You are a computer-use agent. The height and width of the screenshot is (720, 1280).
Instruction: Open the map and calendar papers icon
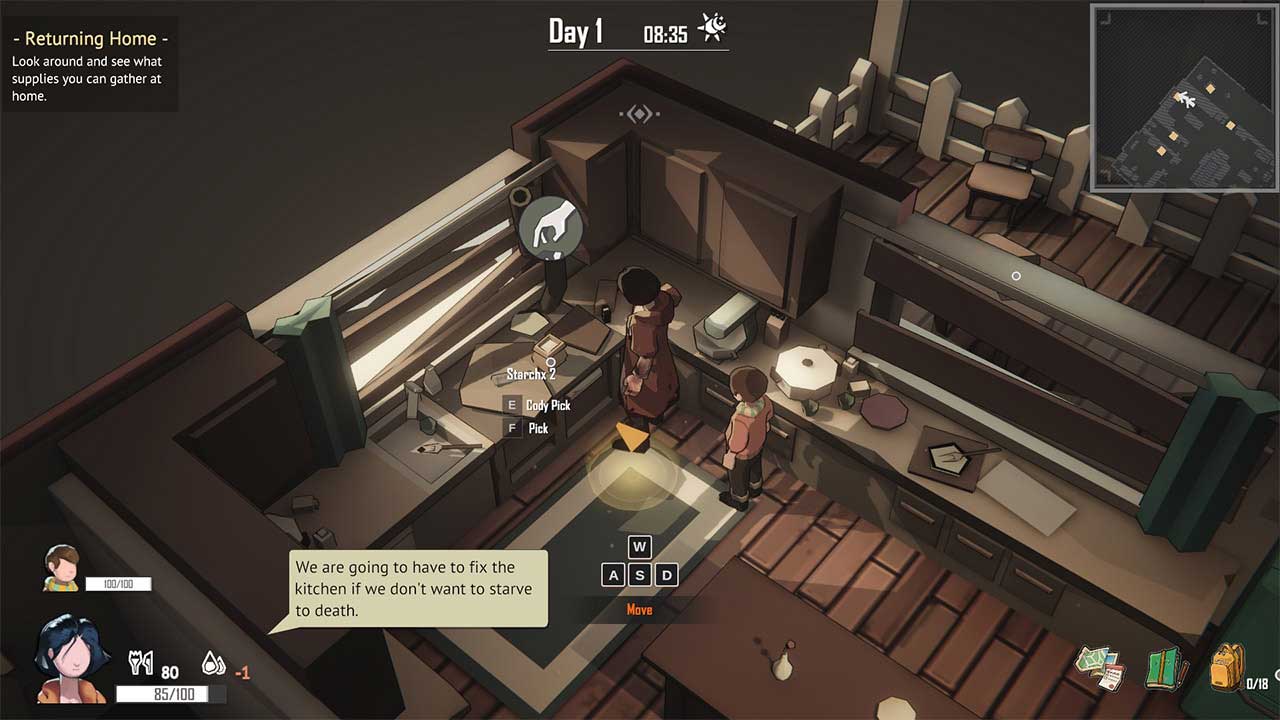1101,668
